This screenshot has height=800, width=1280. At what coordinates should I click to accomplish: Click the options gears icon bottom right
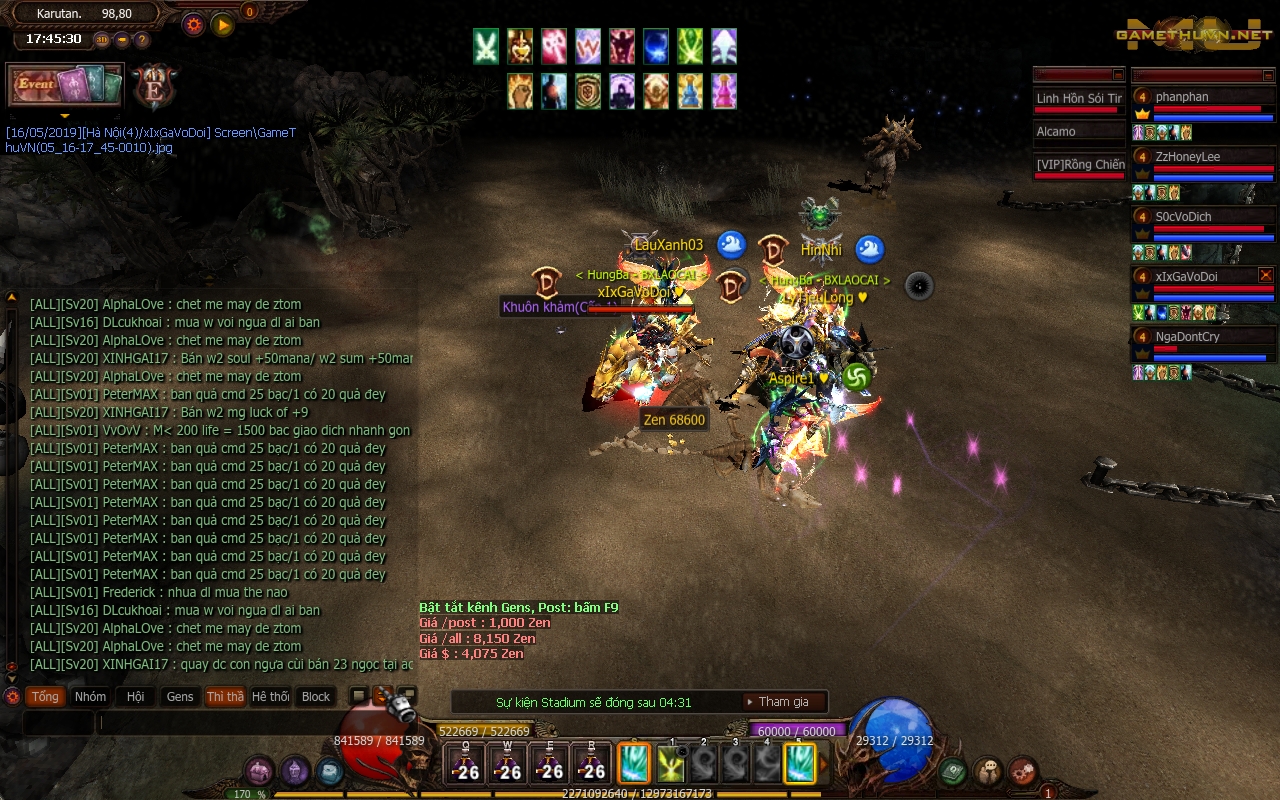tap(1022, 771)
